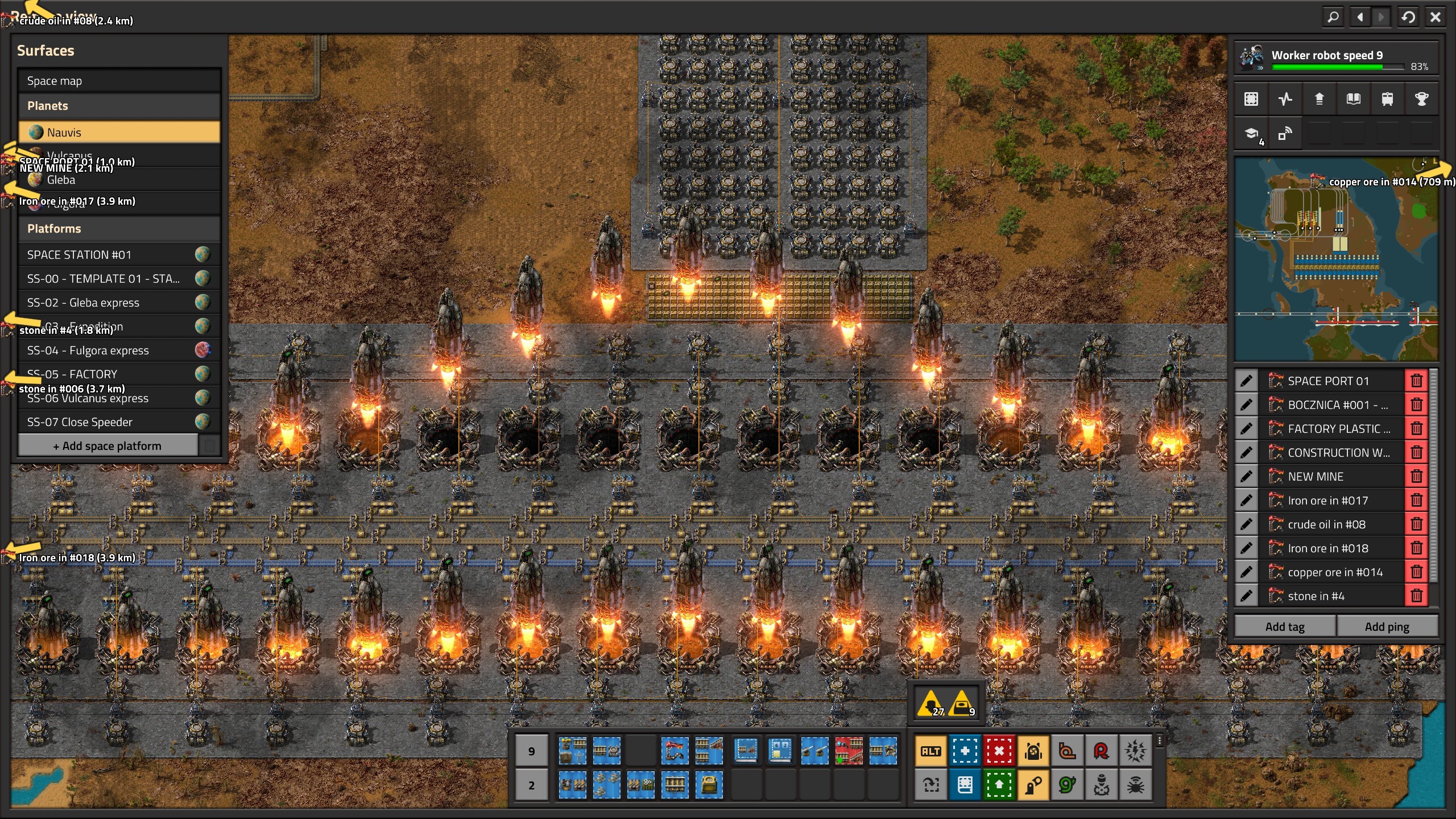Edit the NEW MINE tag
The image size is (1456, 819).
(x=1246, y=477)
